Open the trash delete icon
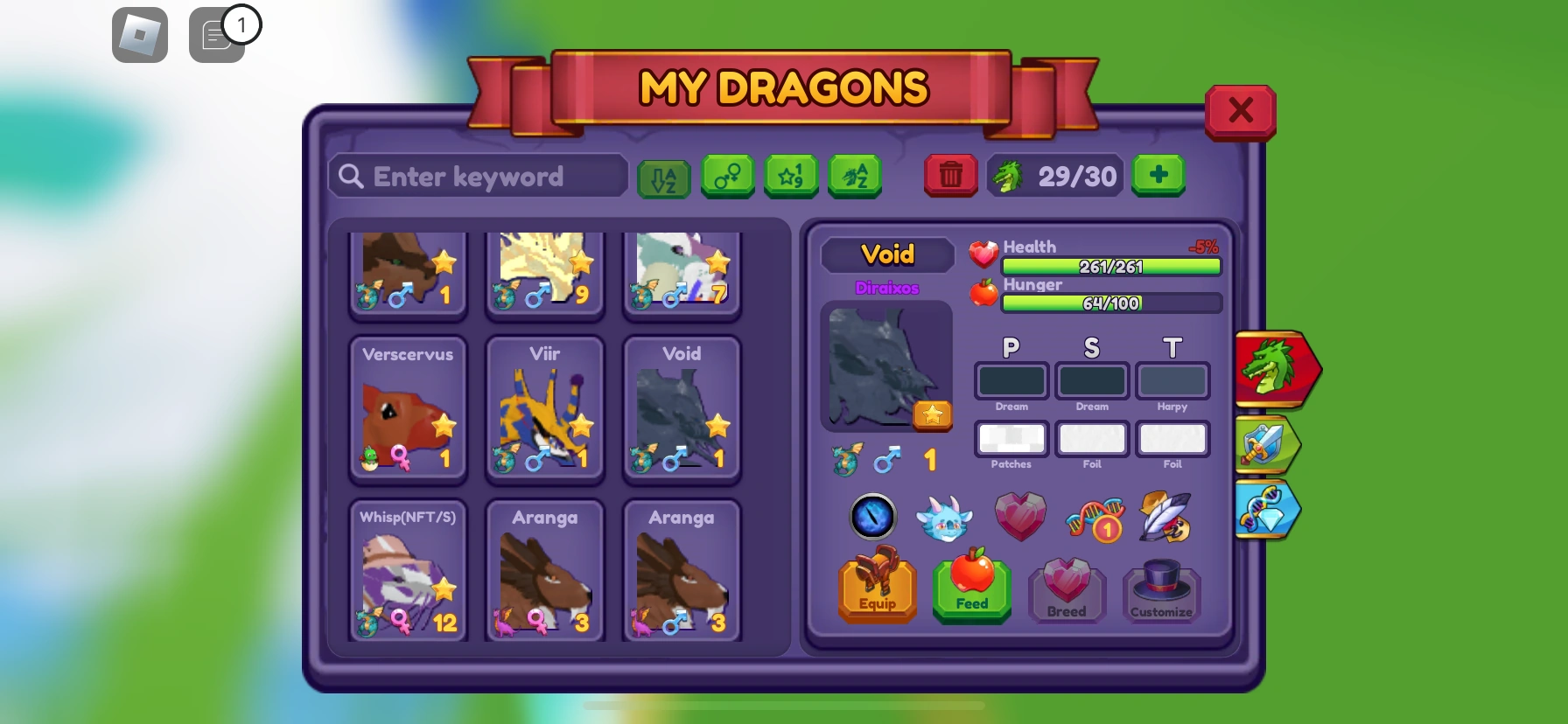 [950, 175]
